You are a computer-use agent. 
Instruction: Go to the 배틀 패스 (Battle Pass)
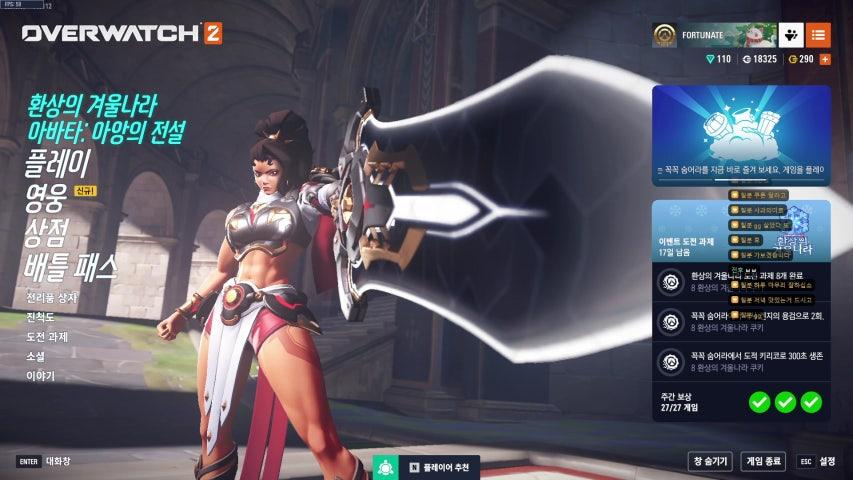point(70,267)
